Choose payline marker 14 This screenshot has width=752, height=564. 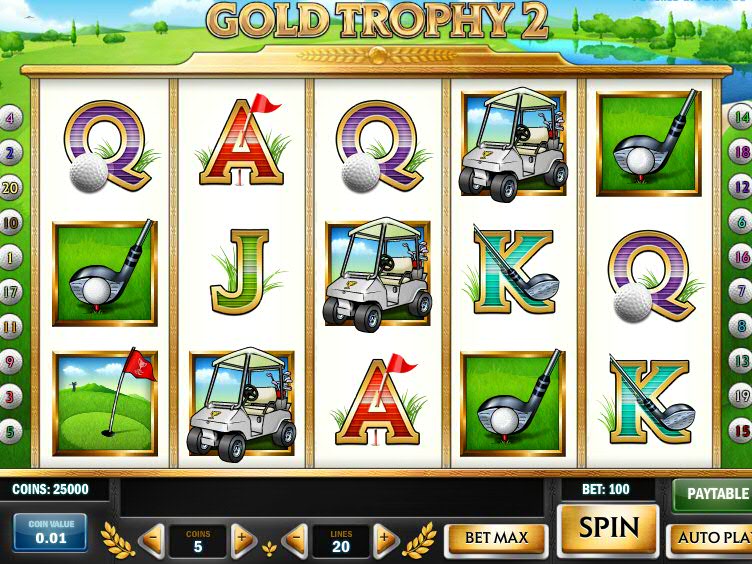[741, 118]
